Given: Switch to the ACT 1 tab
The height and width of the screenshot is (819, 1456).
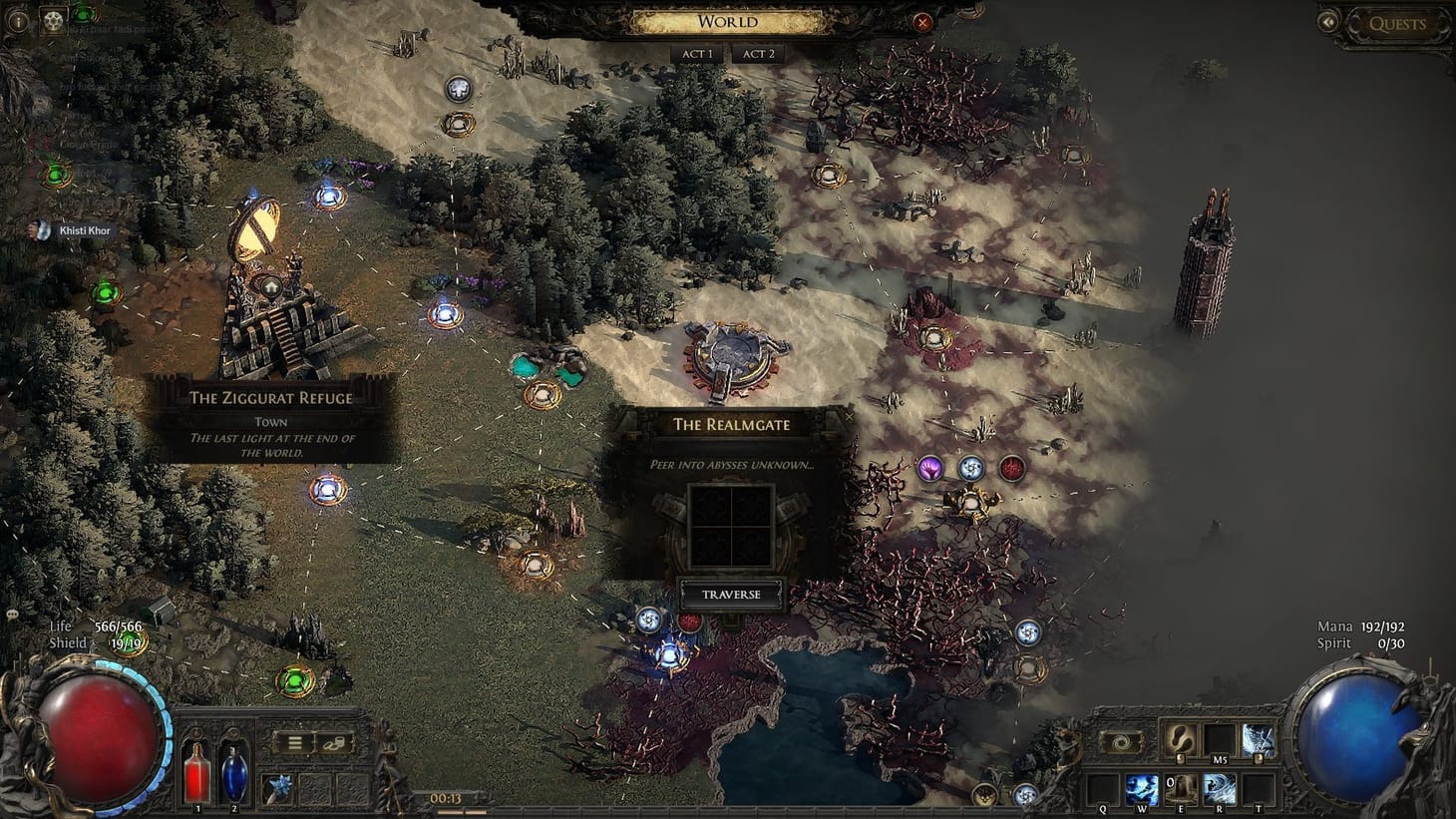Looking at the screenshot, I should click(x=696, y=54).
